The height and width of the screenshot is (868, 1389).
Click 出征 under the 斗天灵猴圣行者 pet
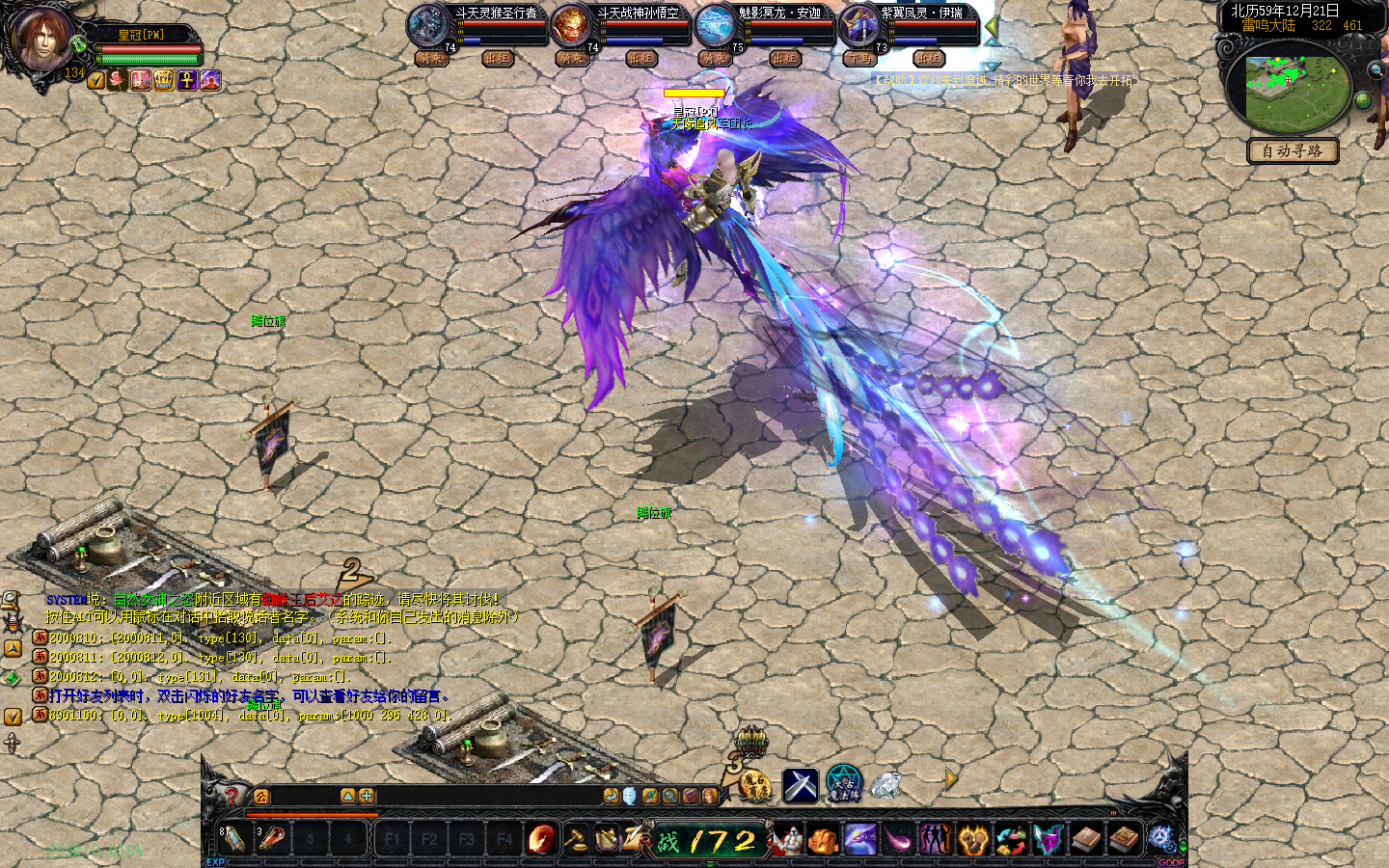(x=497, y=59)
